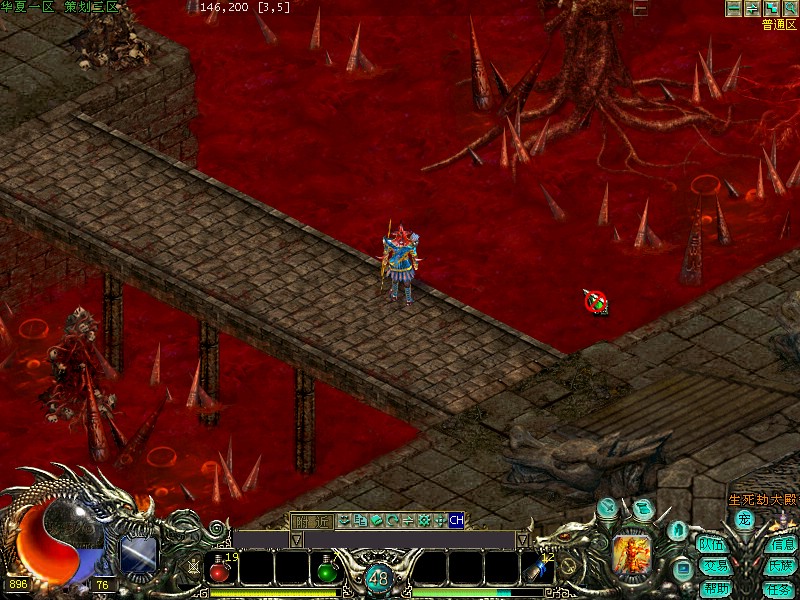Open the 氏族 (Clan) panel
Viewport: 800px width, 600px height.
(781, 566)
